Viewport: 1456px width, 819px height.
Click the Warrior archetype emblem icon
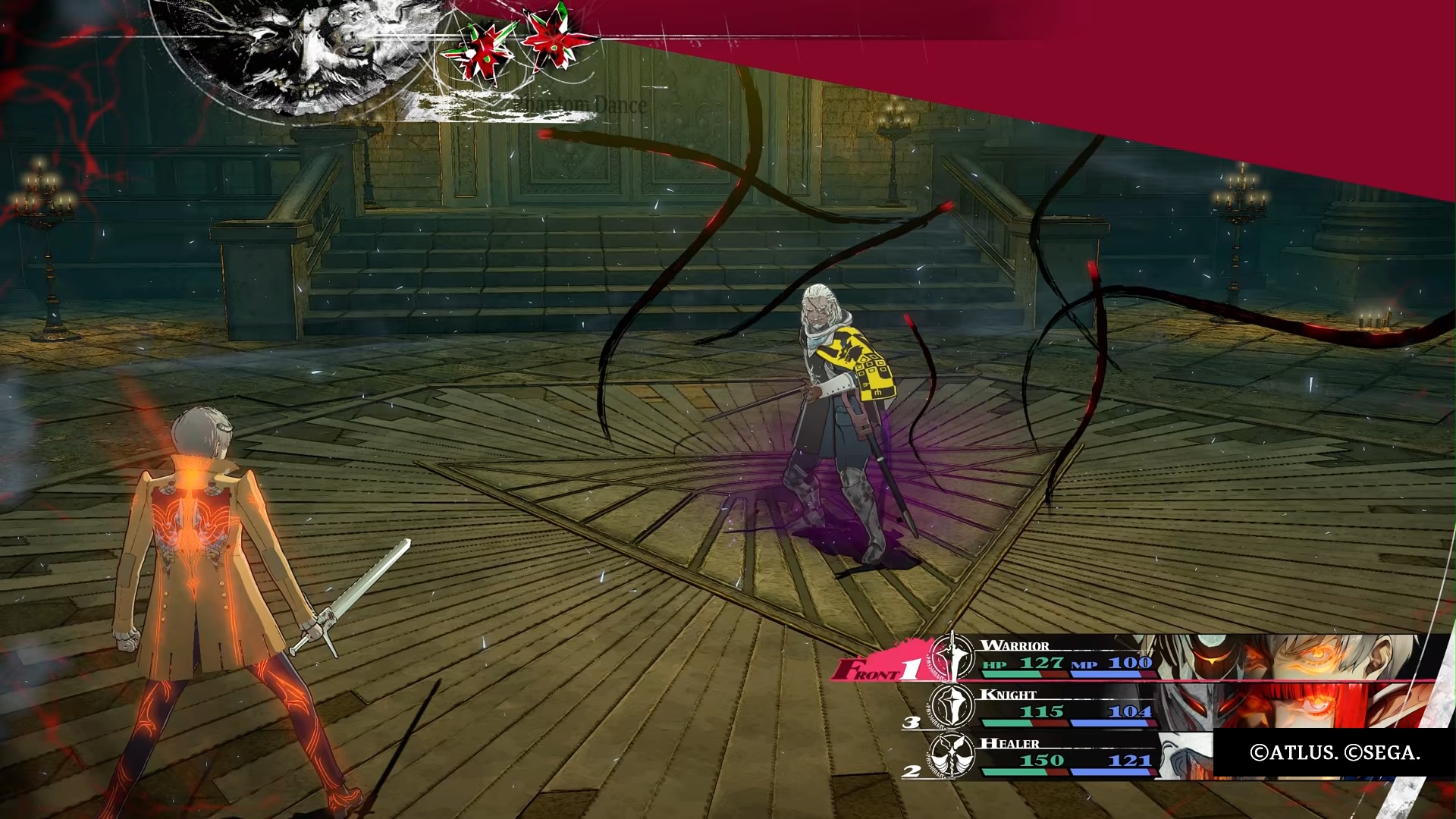pos(952,657)
